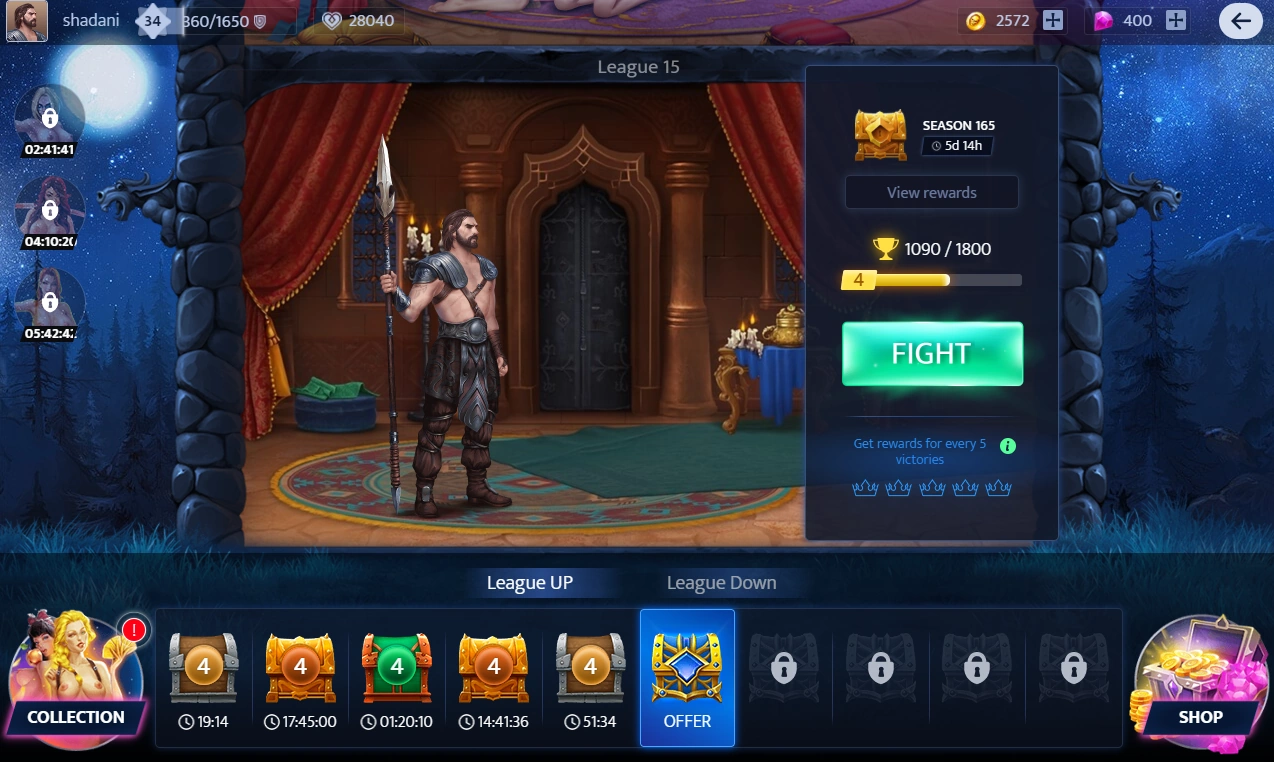This screenshot has width=1274, height=762.
Task: Start a battle with the FIGHT button
Action: point(932,354)
